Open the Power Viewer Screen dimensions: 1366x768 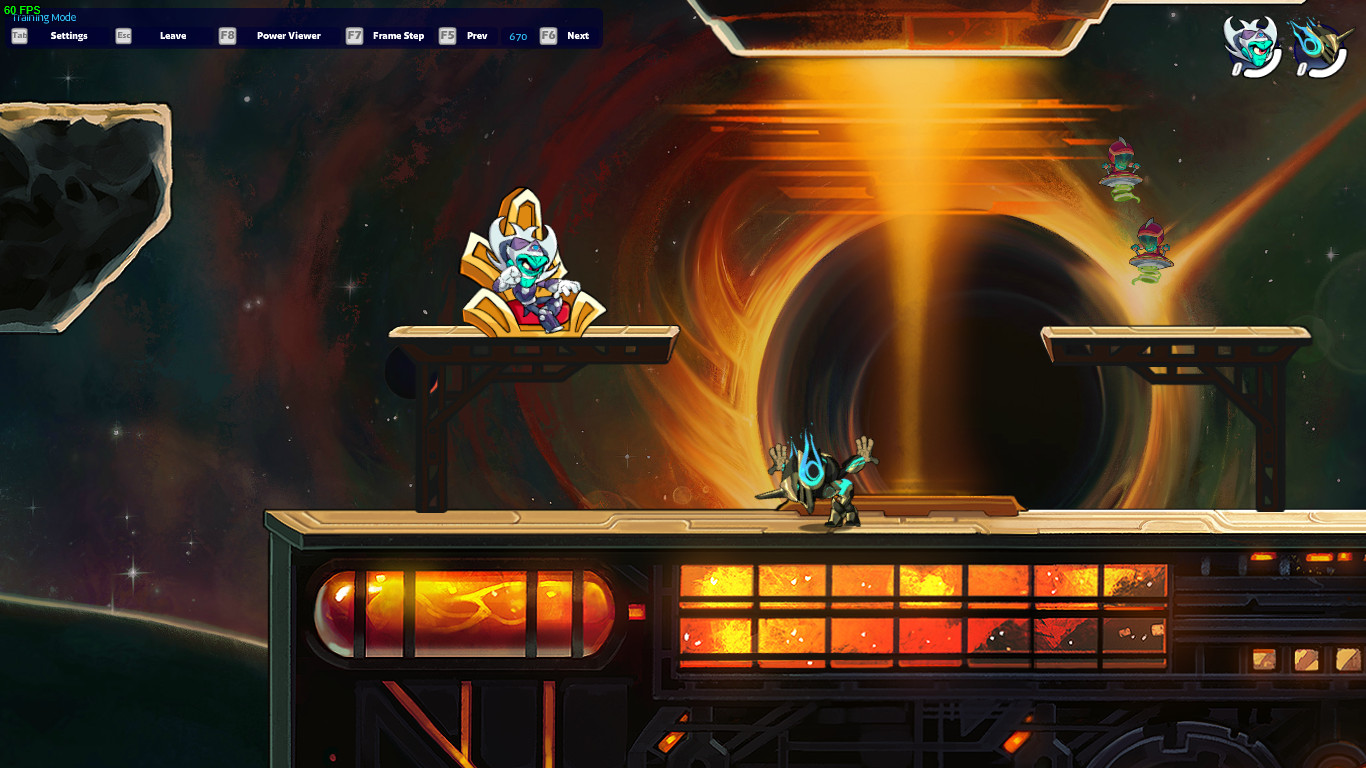[288, 35]
